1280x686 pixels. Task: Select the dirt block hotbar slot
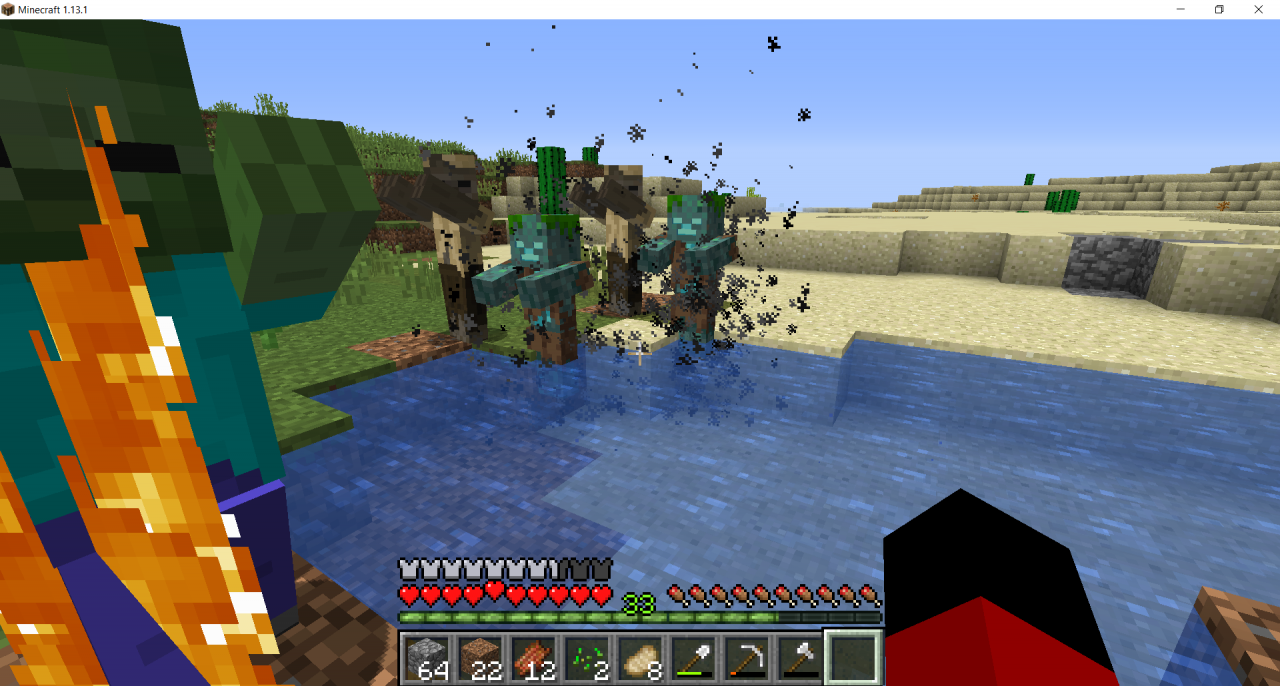481,657
